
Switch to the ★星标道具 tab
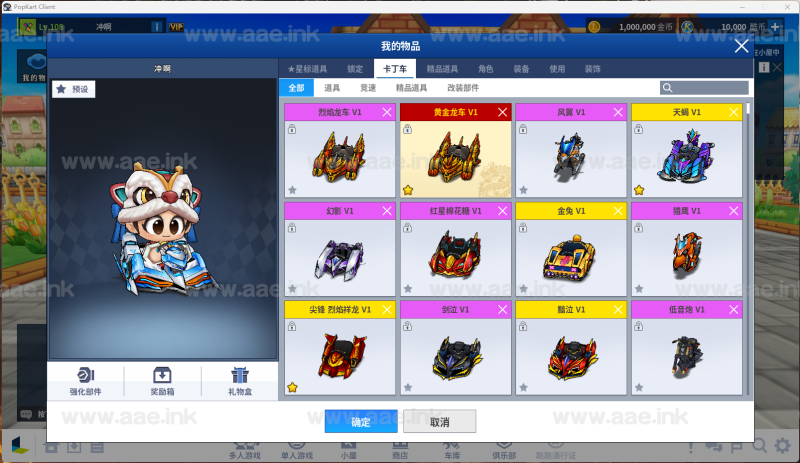(x=307, y=69)
